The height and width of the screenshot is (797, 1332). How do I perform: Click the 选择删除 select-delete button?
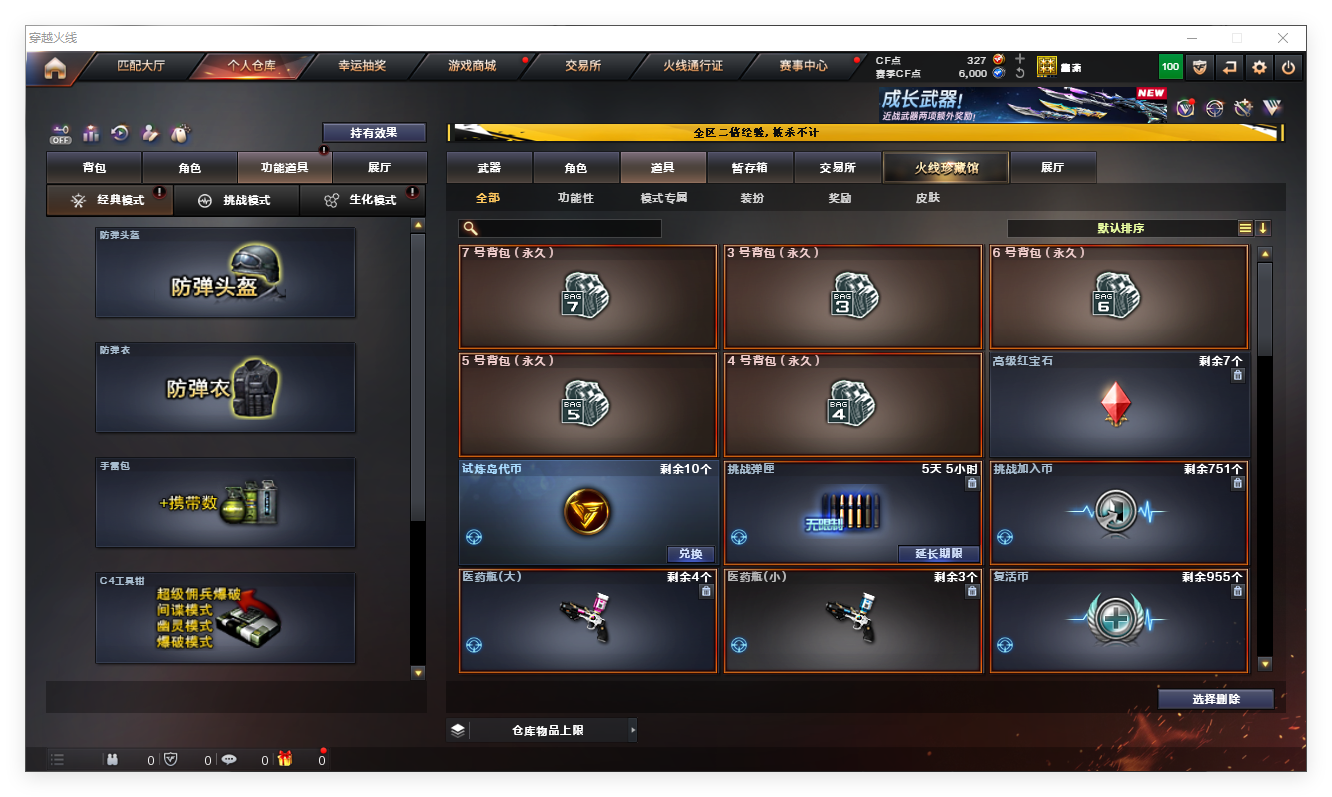point(1215,699)
